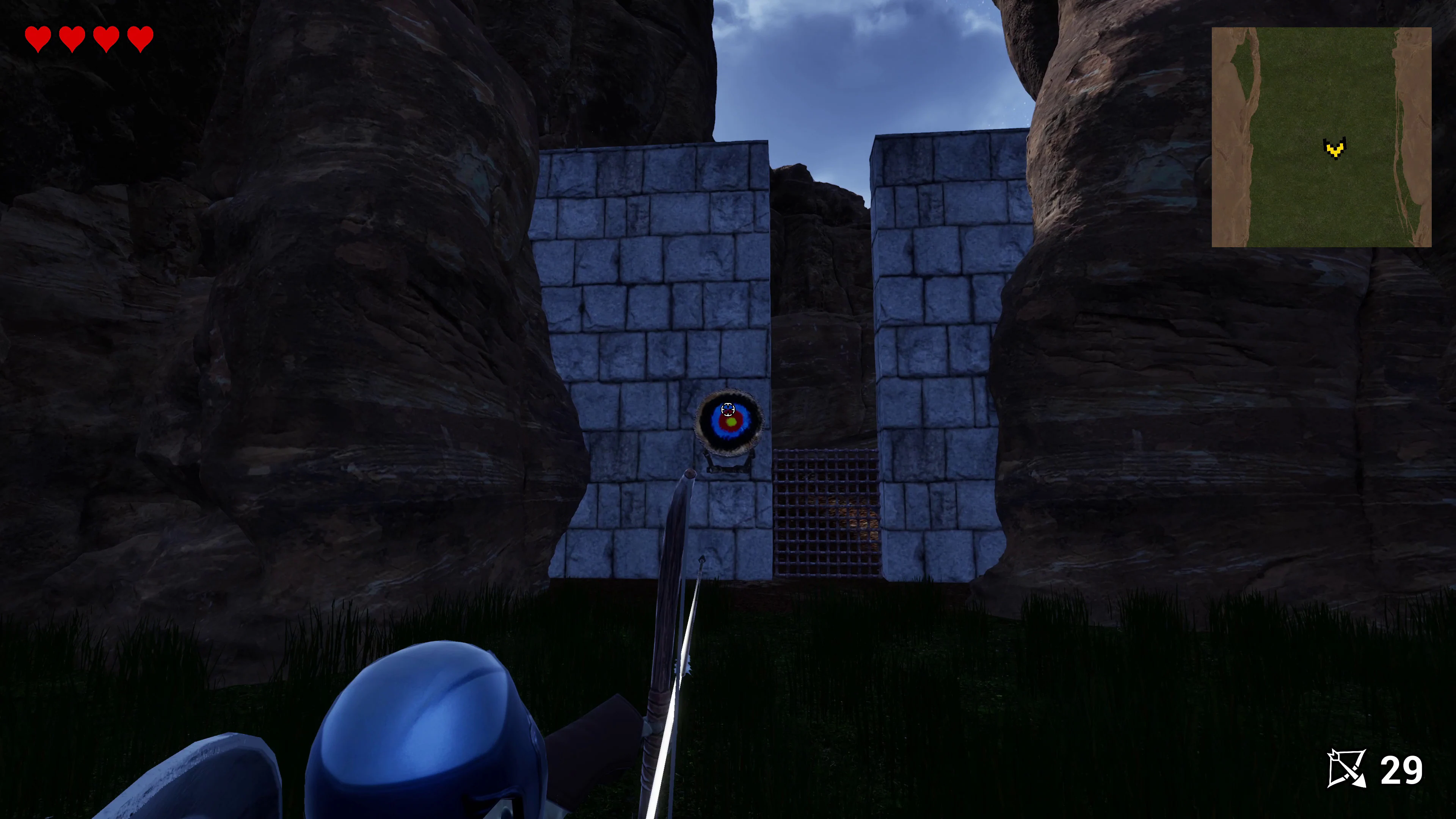
Task: Click the third heart of the health display
Action: pyautogui.click(x=106, y=38)
